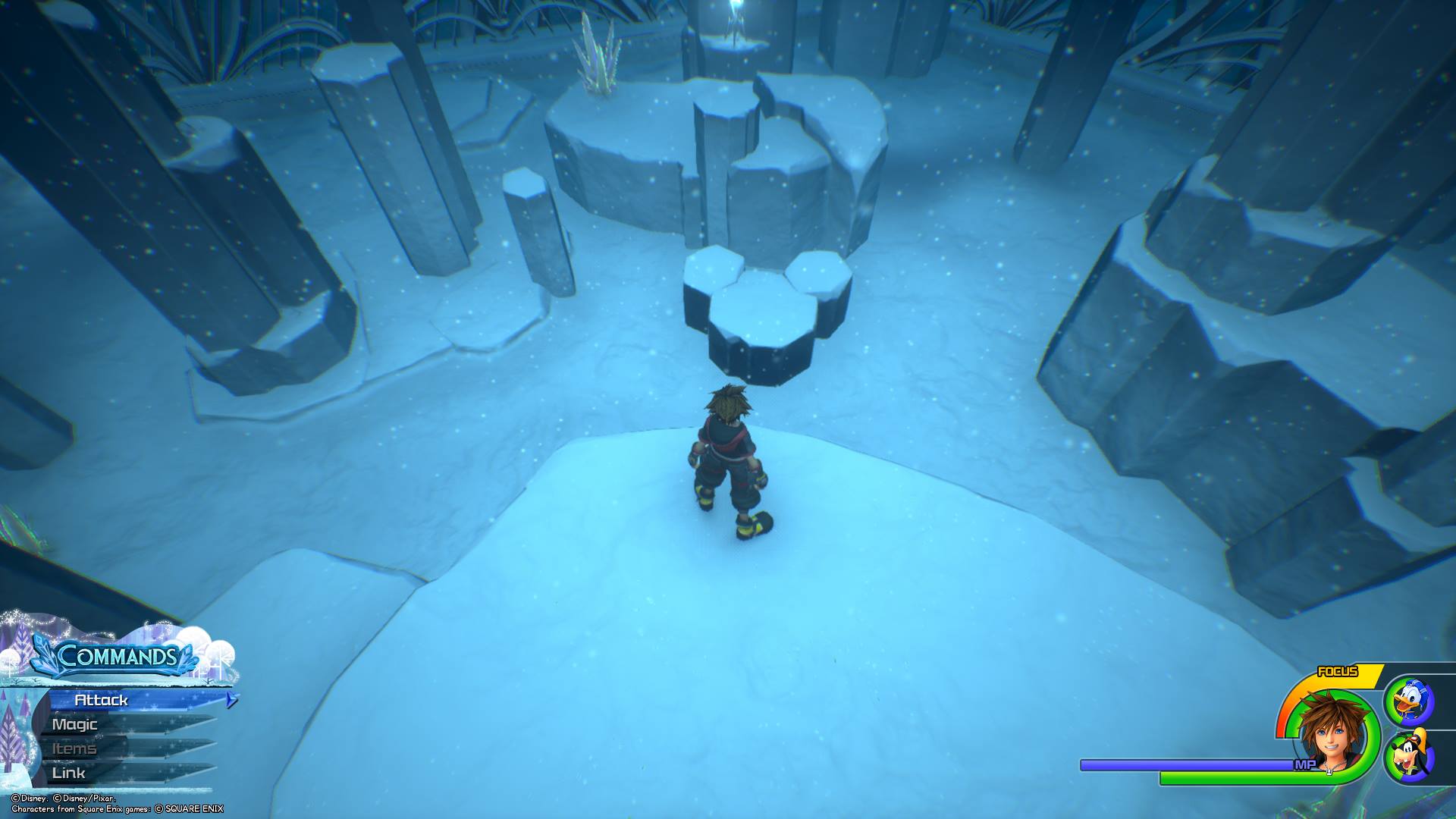Select the Attack command
This screenshot has height=819, width=1456.
(102, 700)
